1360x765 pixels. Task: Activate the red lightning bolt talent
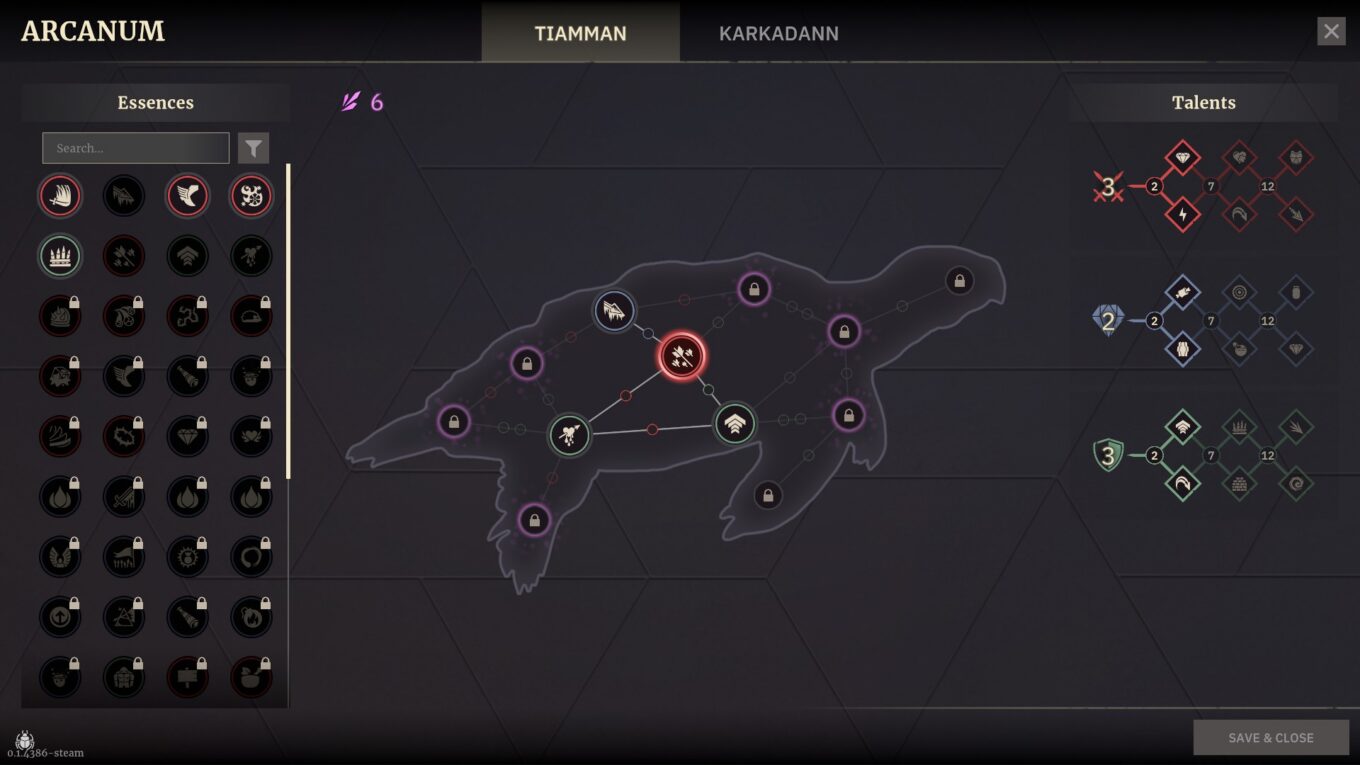[x=1182, y=214]
